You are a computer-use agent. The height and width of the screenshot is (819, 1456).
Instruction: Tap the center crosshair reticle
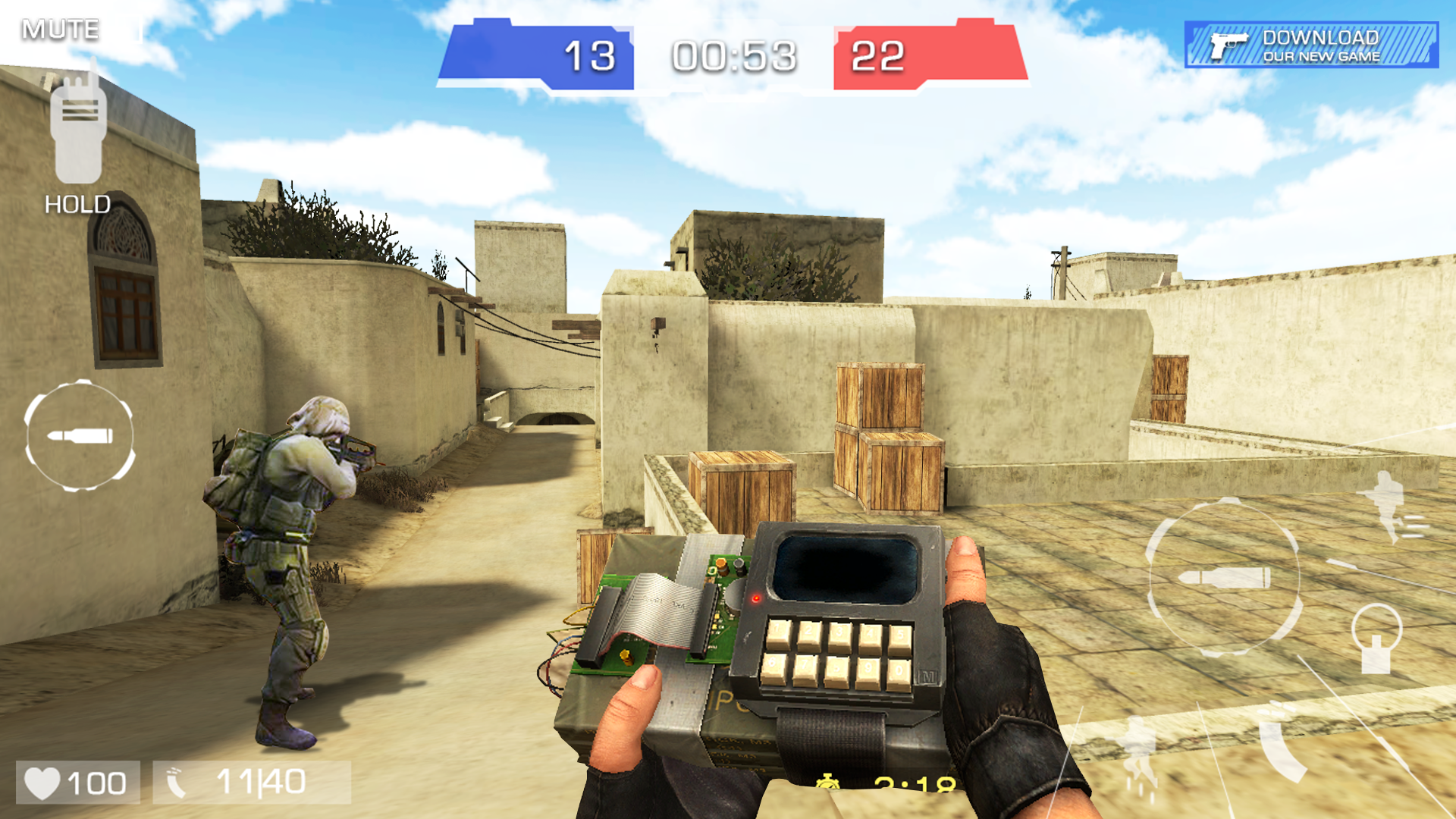[728, 409]
